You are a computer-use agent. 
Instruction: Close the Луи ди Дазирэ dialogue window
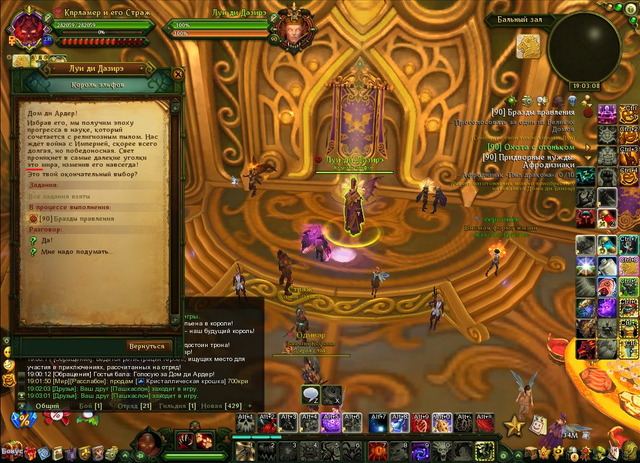pyautogui.click(x=177, y=73)
